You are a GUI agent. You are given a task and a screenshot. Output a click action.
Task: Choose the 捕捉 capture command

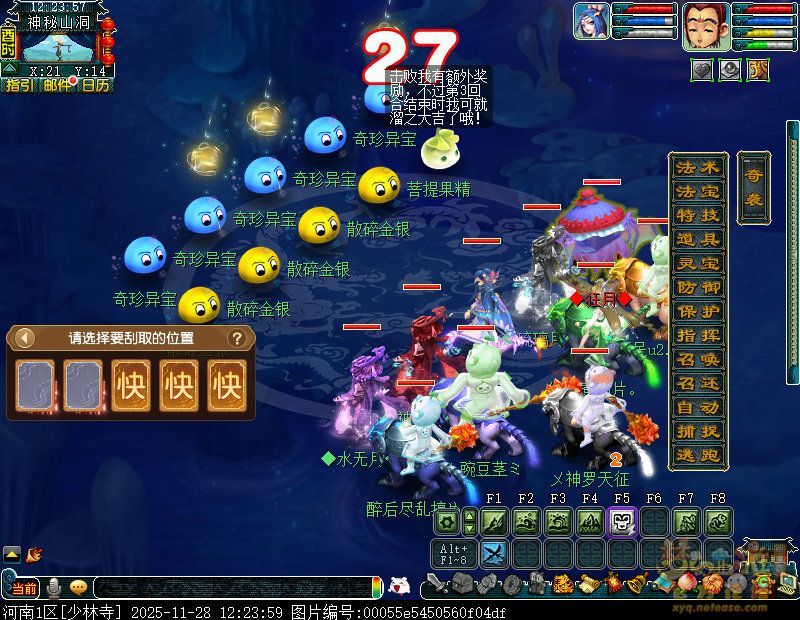697,431
